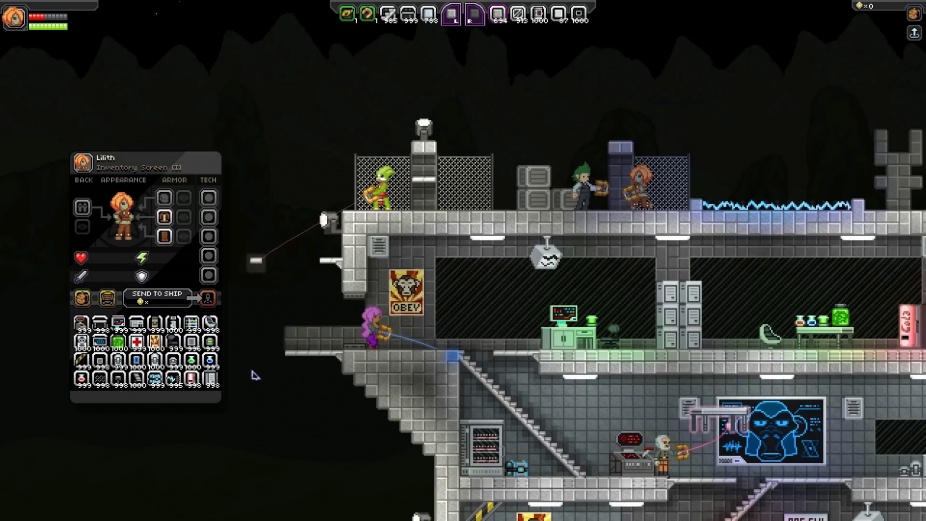
Task: Click the top tech slot
Action: pos(208,198)
